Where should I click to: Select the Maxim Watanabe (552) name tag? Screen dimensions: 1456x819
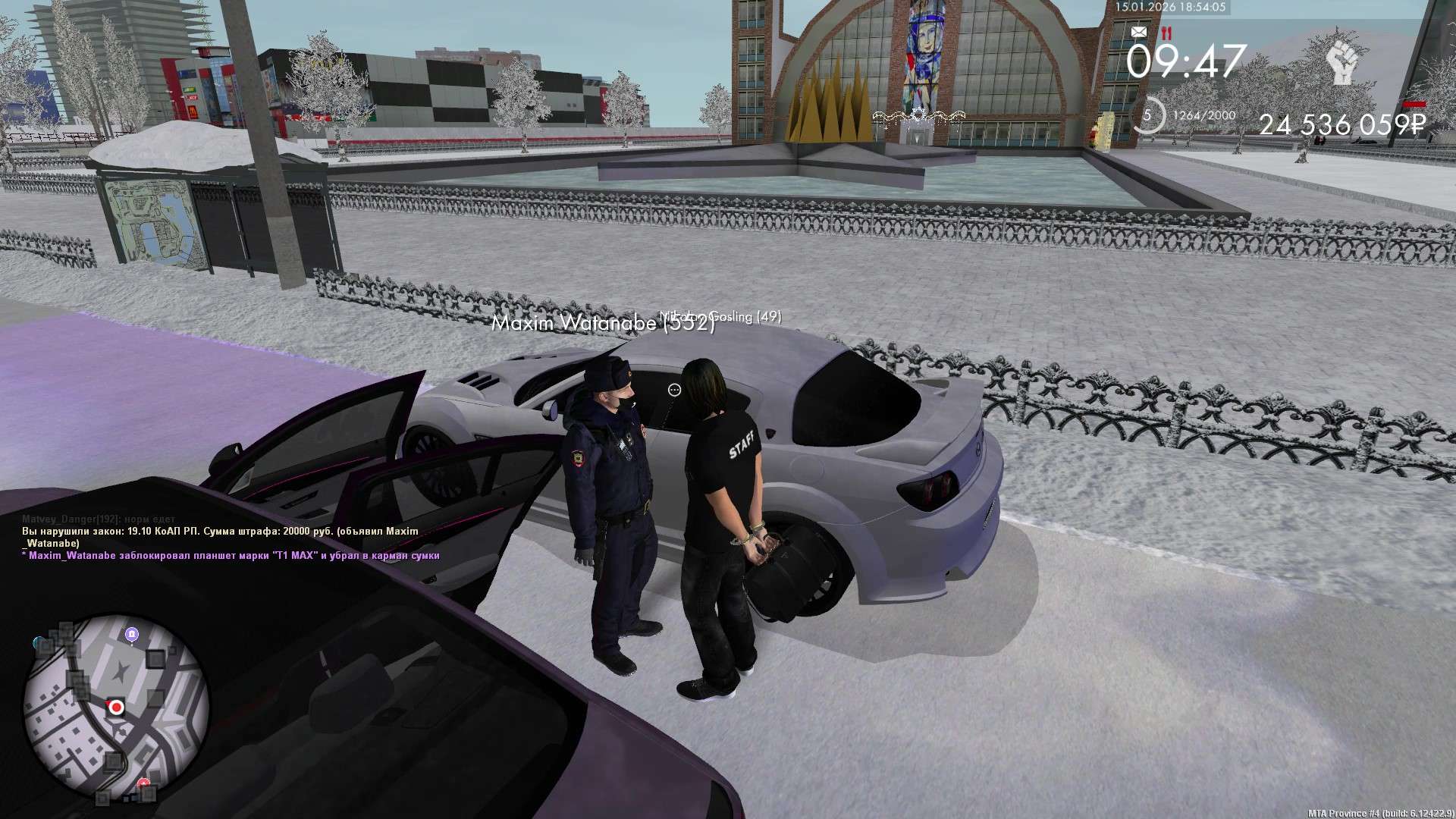[603, 324]
